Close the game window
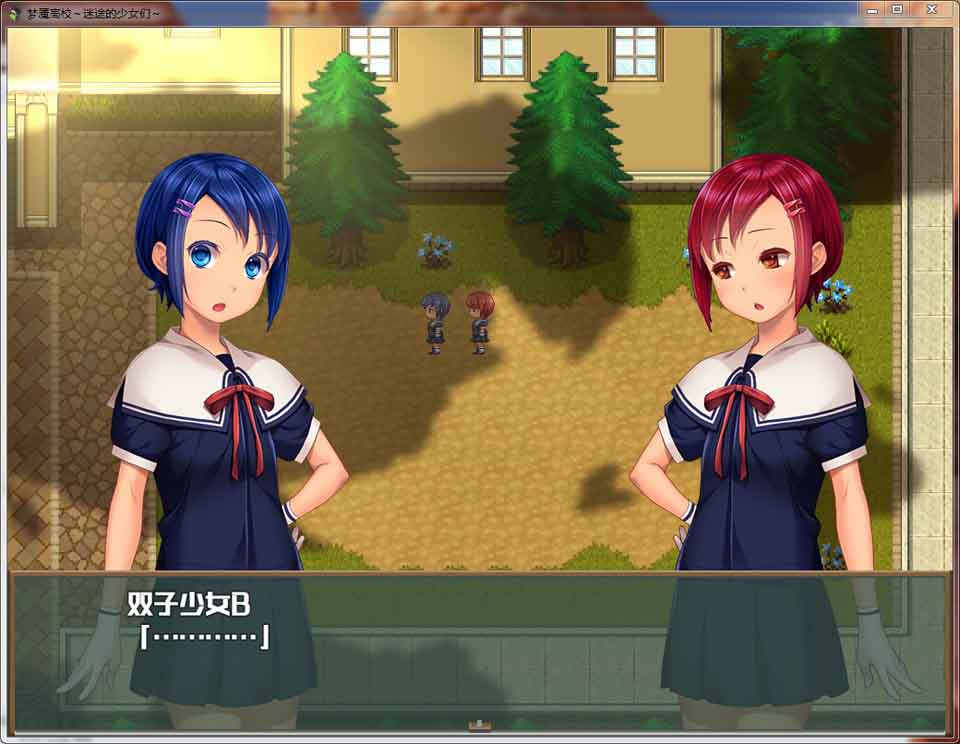This screenshot has height=744, width=960. pyautogui.click(x=932, y=9)
